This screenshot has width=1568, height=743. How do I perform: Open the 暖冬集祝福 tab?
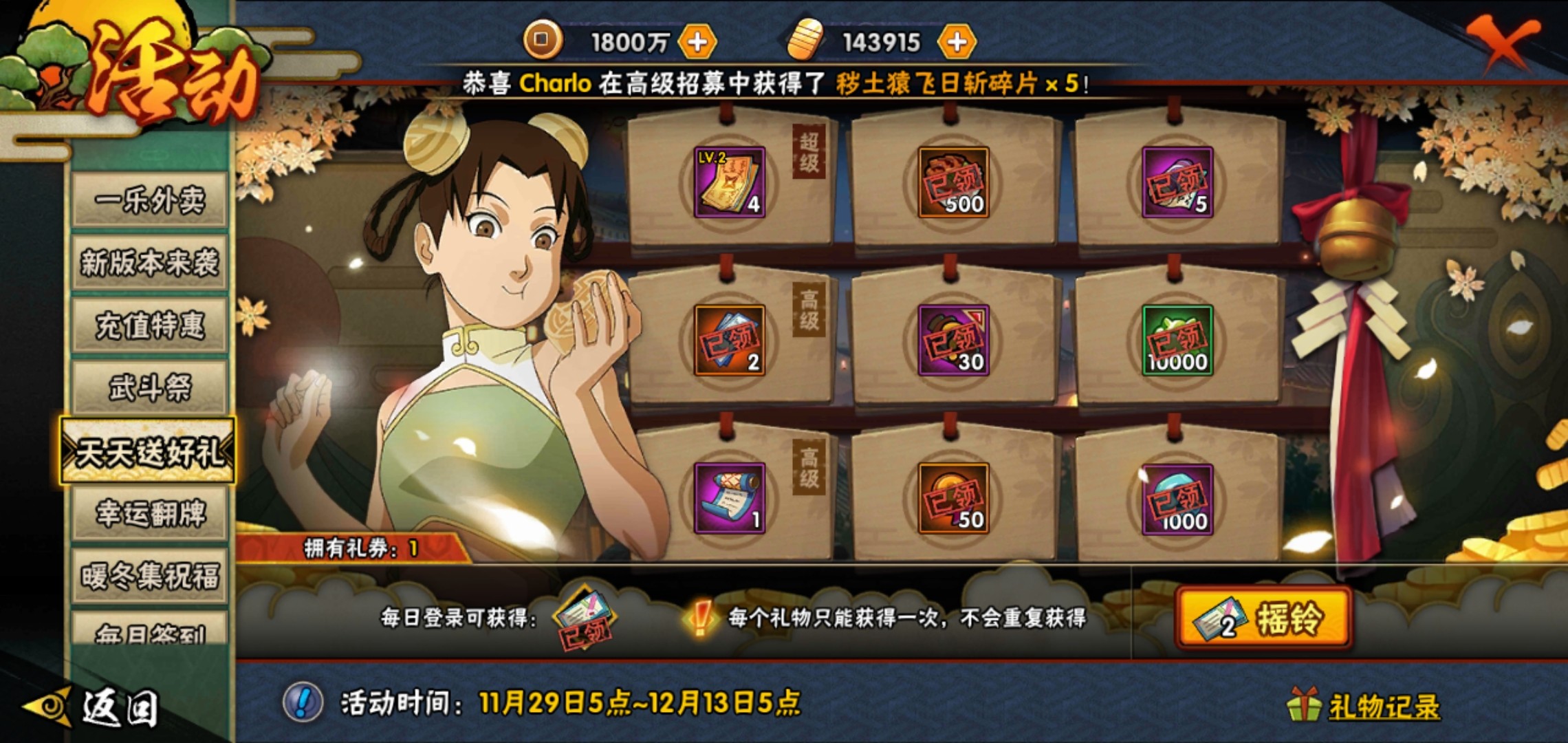[x=149, y=576]
